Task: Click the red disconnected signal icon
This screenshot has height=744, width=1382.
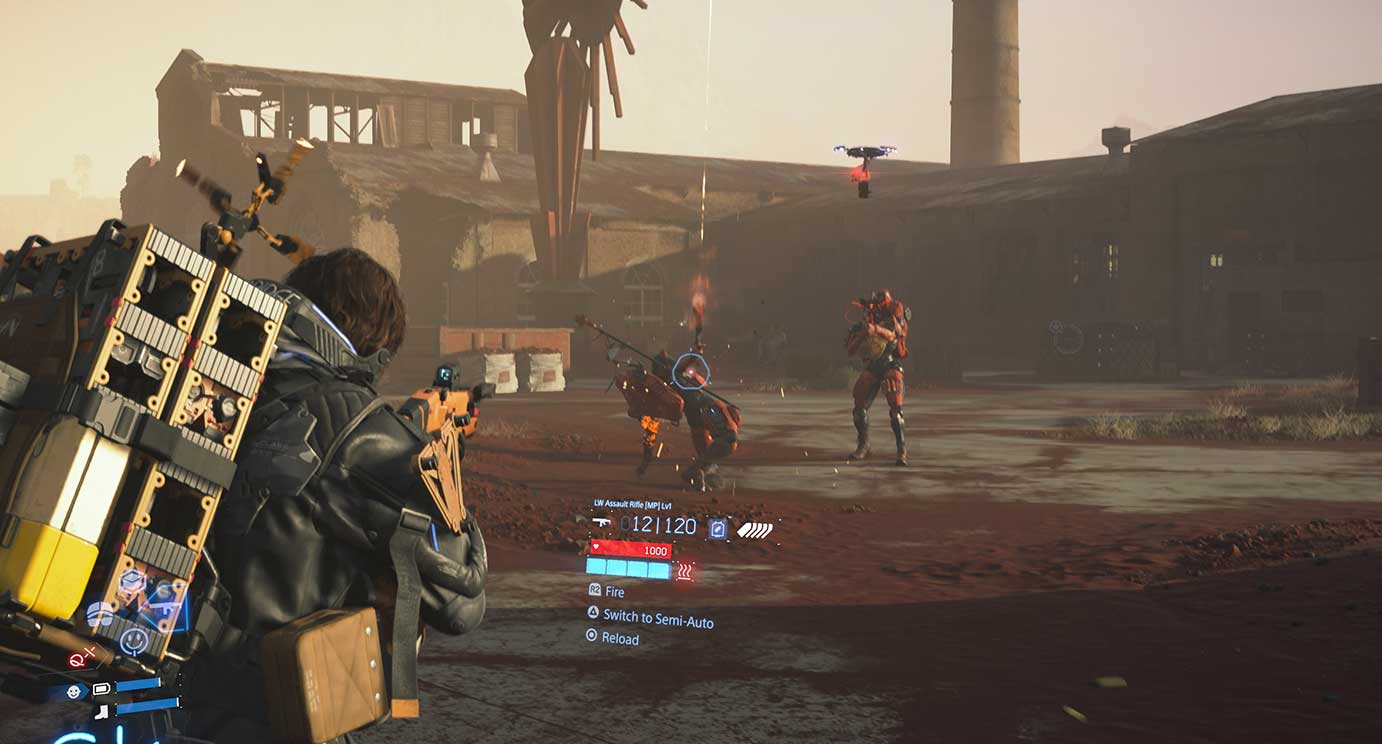Action: (x=79, y=657)
